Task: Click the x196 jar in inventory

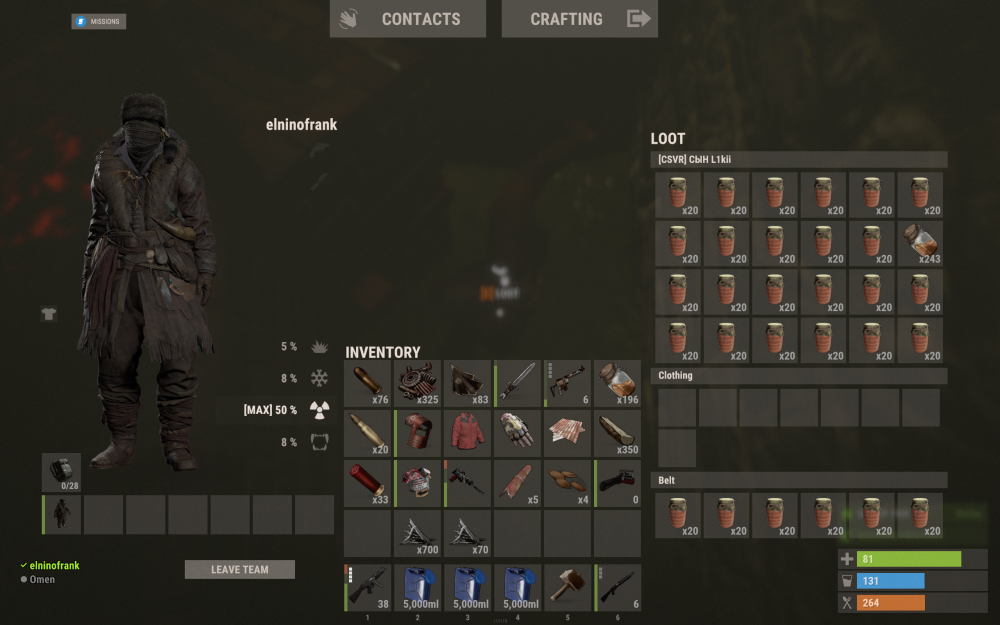Action: click(617, 384)
